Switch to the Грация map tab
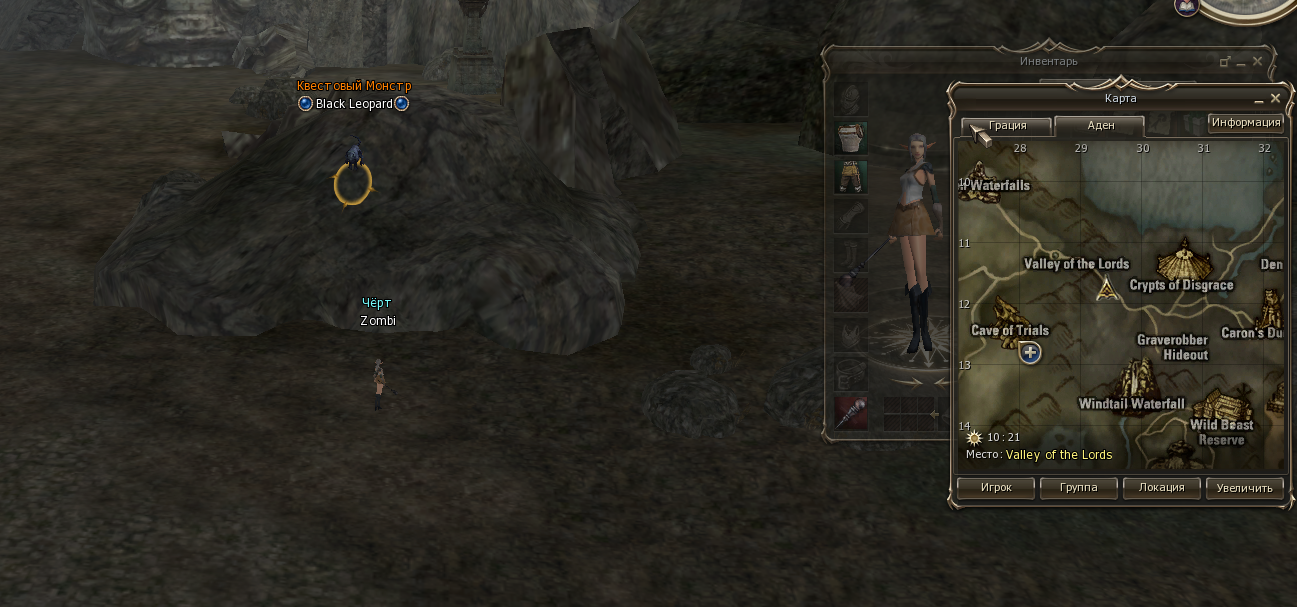The width and height of the screenshot is (1297, 607). tap(1008, 126)
